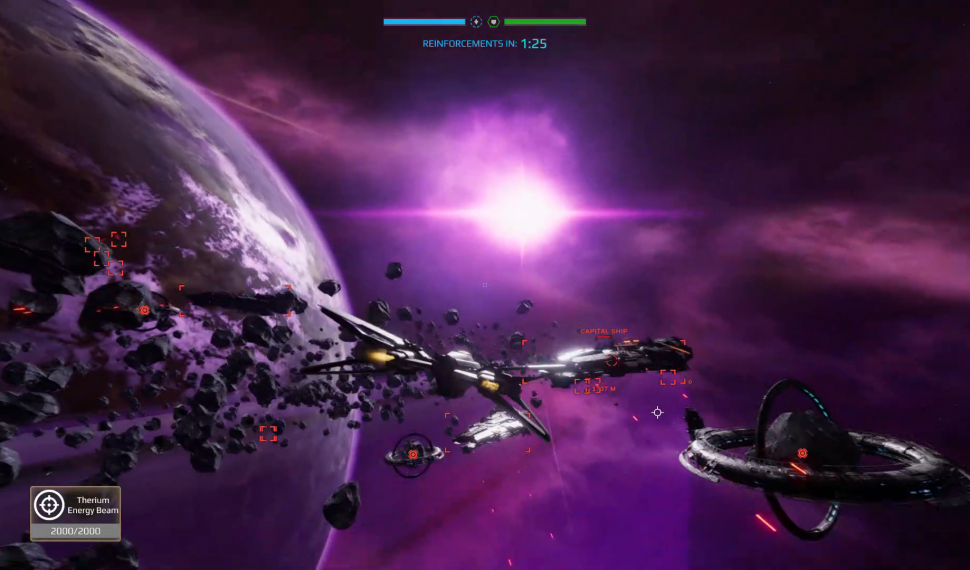Click the blue team emblem icon

coord(476,21)
